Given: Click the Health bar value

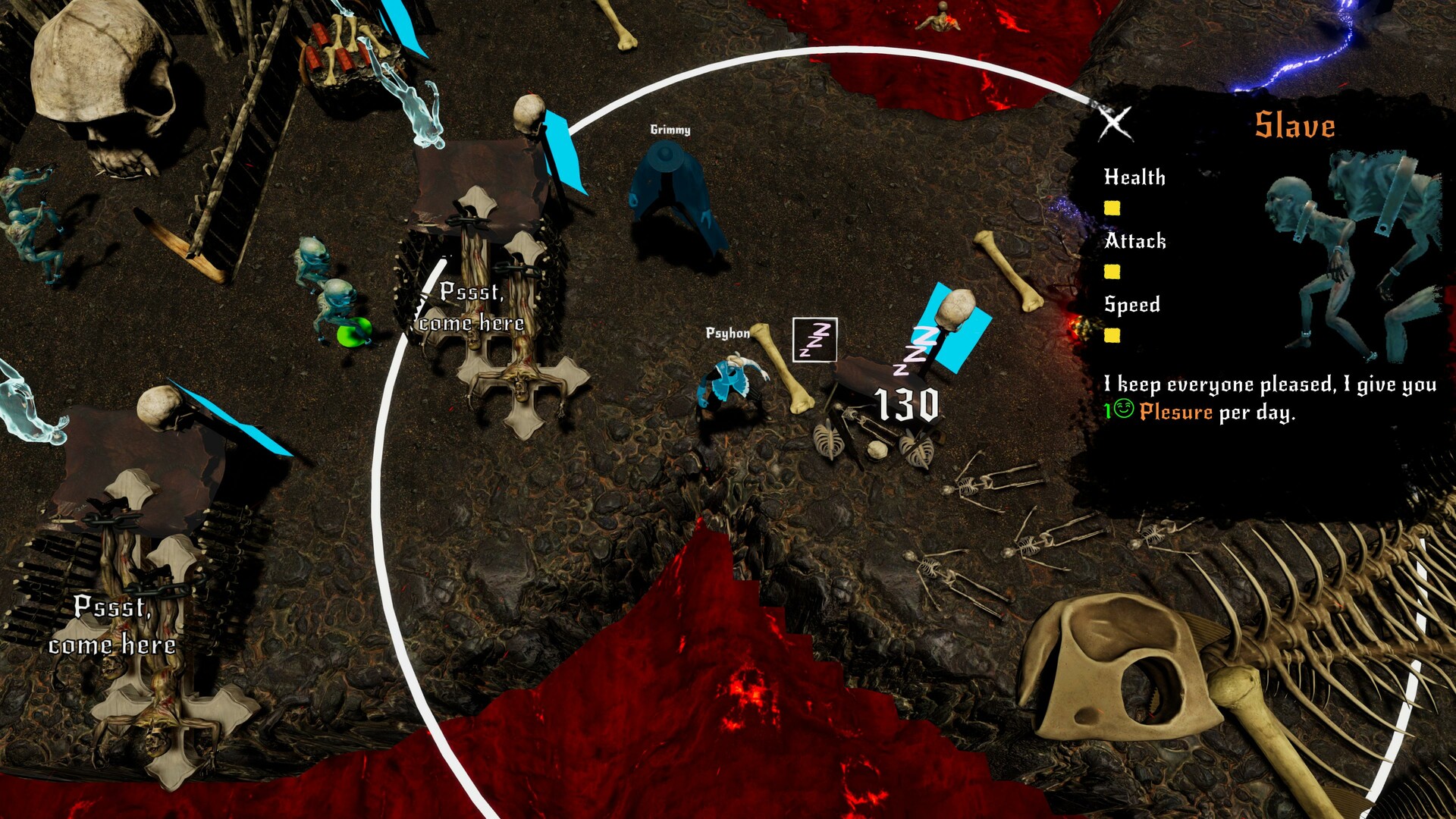Looking at the screenshot, I should (1134, 178).
